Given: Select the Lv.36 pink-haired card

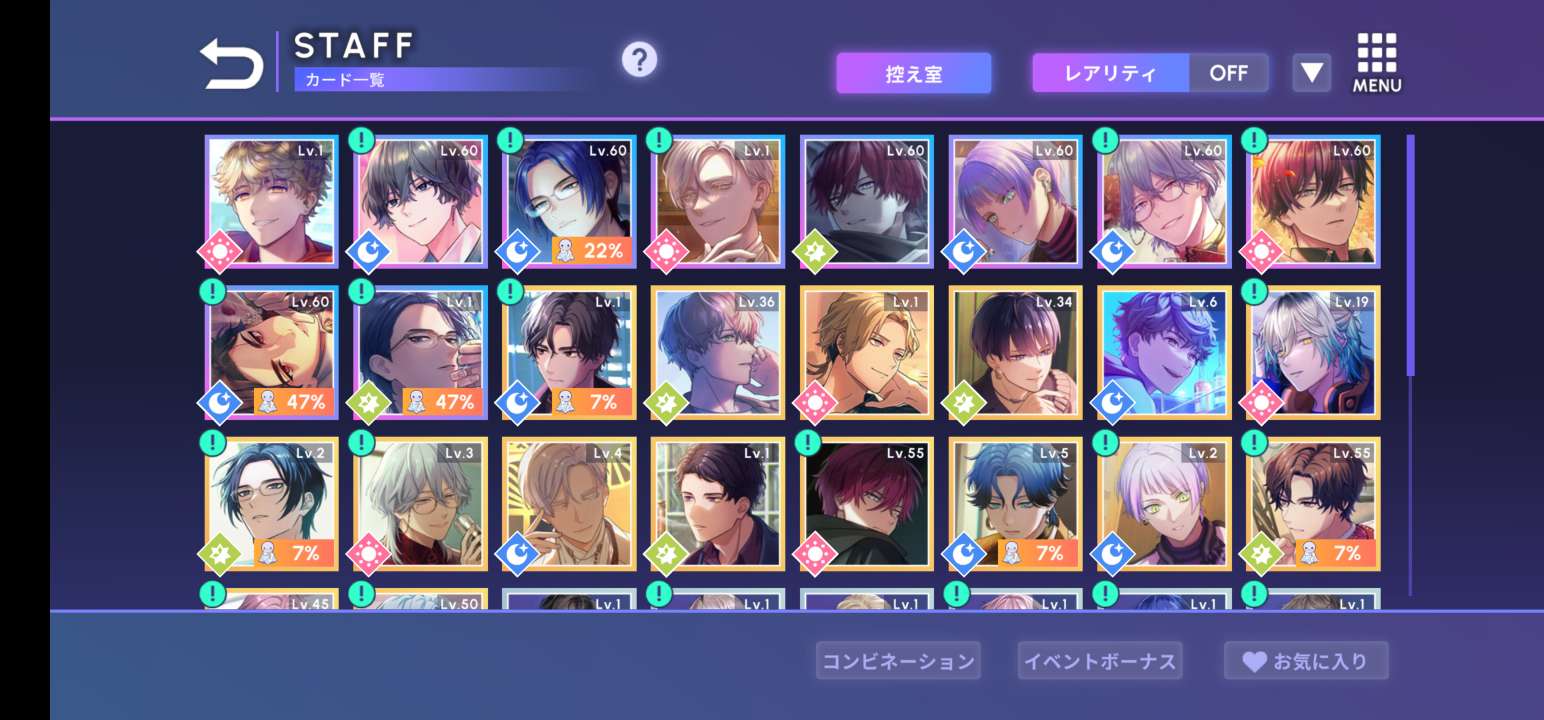Looking at the screenshot, I should [717, 352].
